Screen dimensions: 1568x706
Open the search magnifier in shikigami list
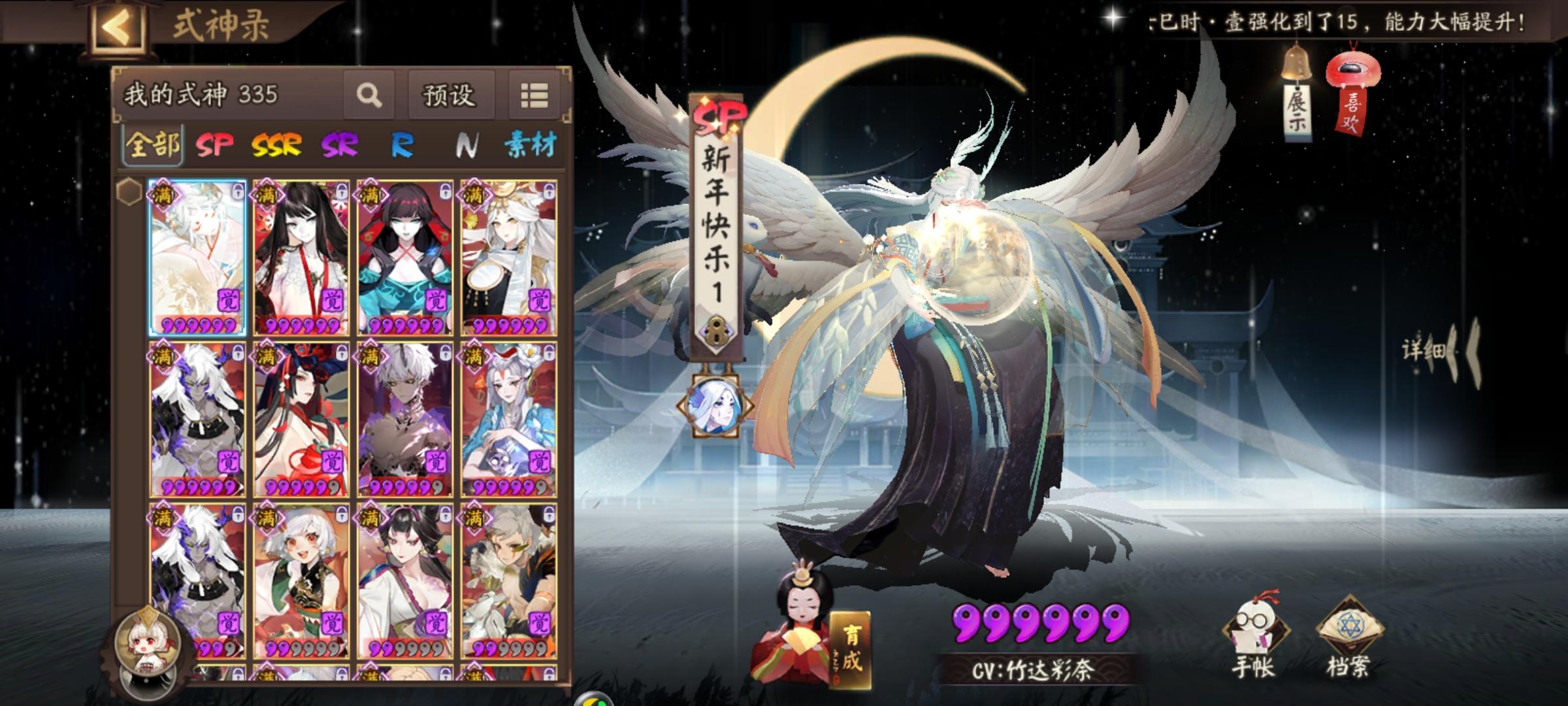[370, 95]
